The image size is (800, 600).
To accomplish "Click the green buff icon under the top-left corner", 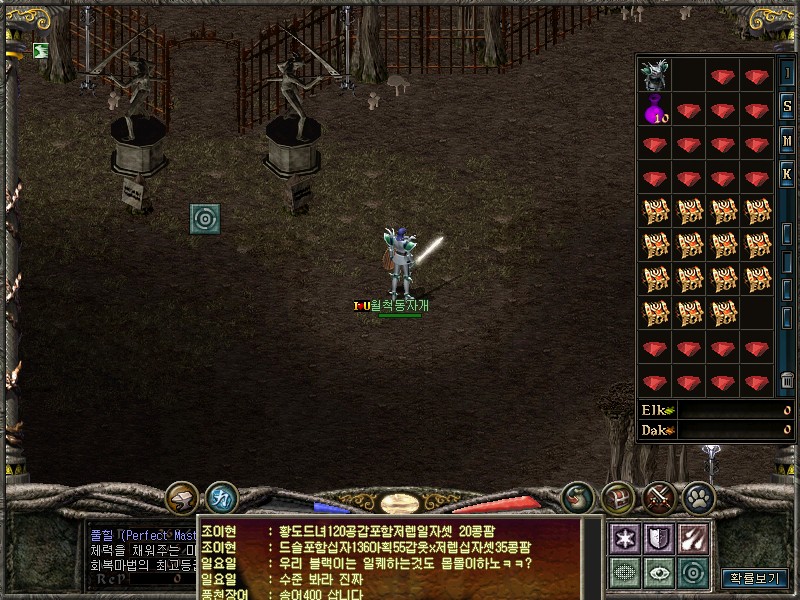I will tap(40, 51).
